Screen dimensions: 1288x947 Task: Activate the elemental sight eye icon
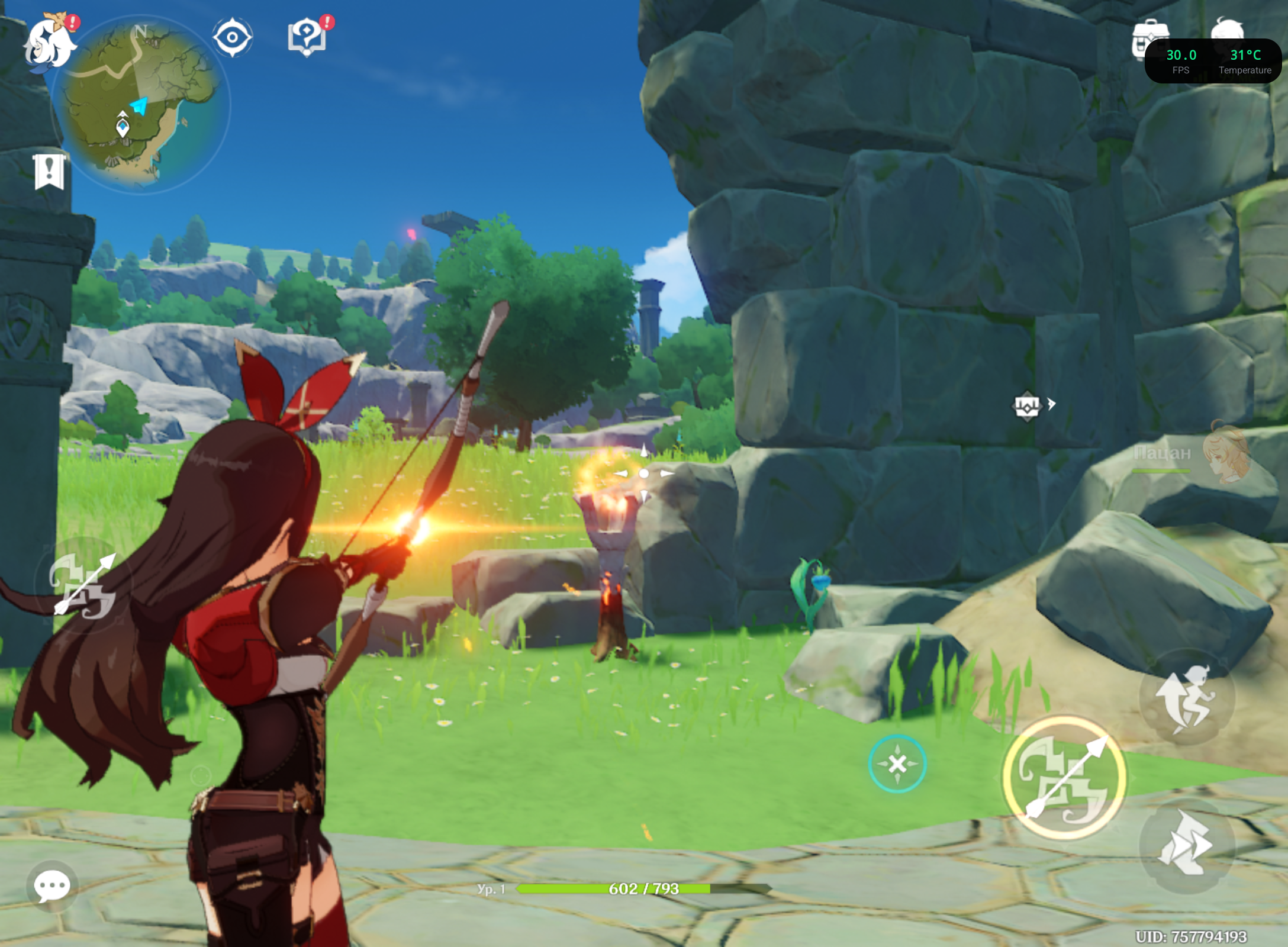point(232,38)
